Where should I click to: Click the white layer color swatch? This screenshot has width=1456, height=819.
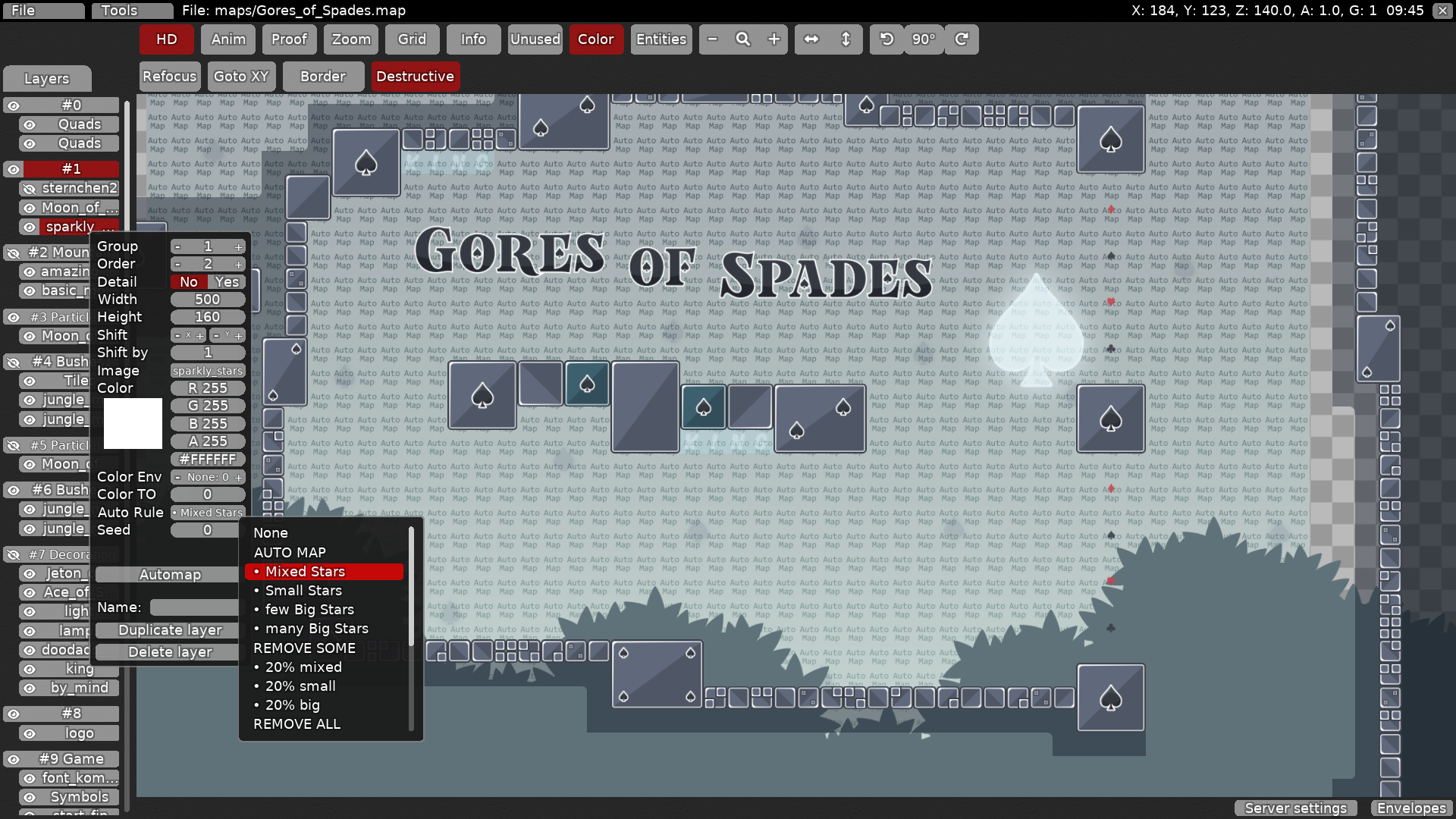point(132,423)
